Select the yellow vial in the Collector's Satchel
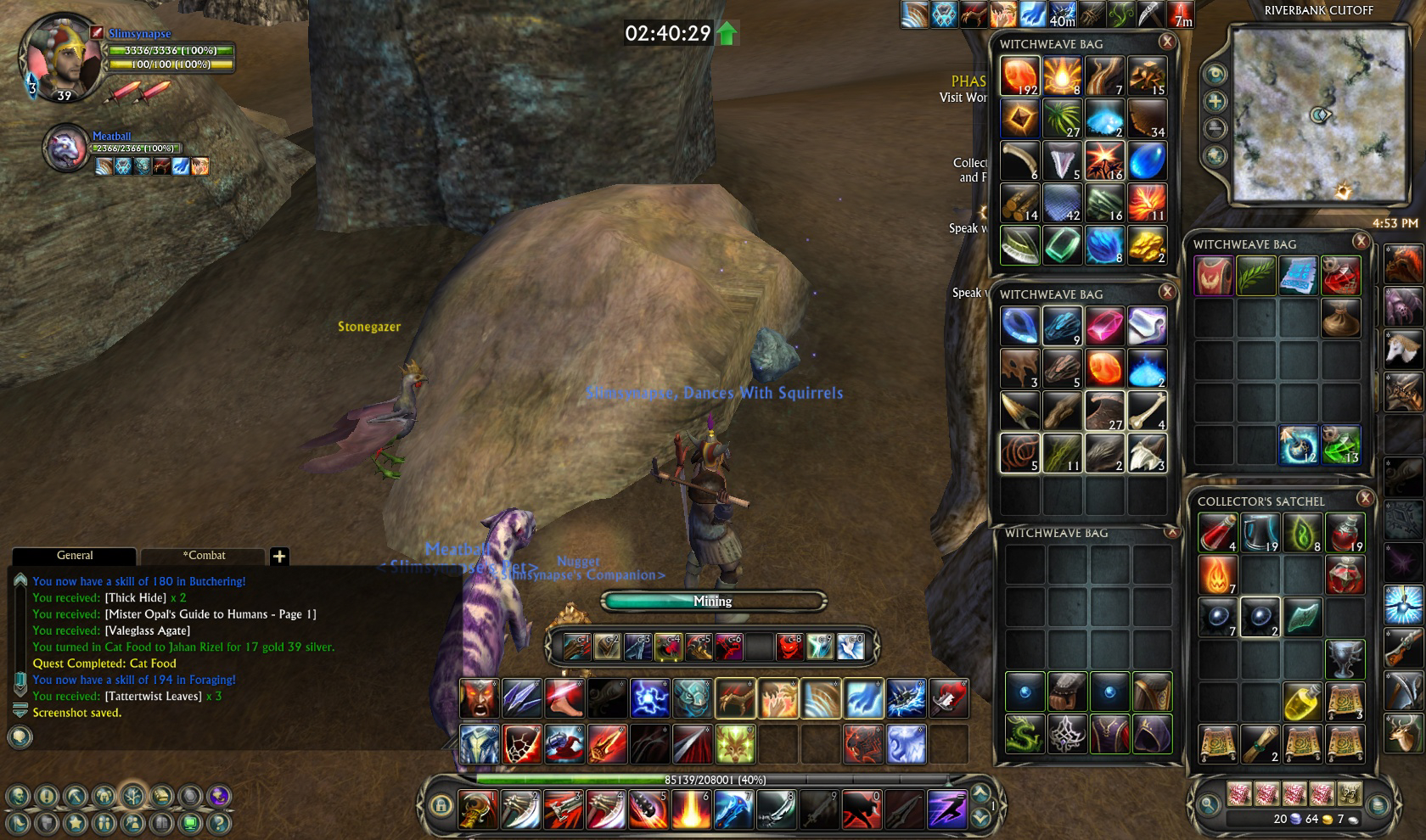Viewport: 1426px width, 840px height. [x=1302, y=701]
